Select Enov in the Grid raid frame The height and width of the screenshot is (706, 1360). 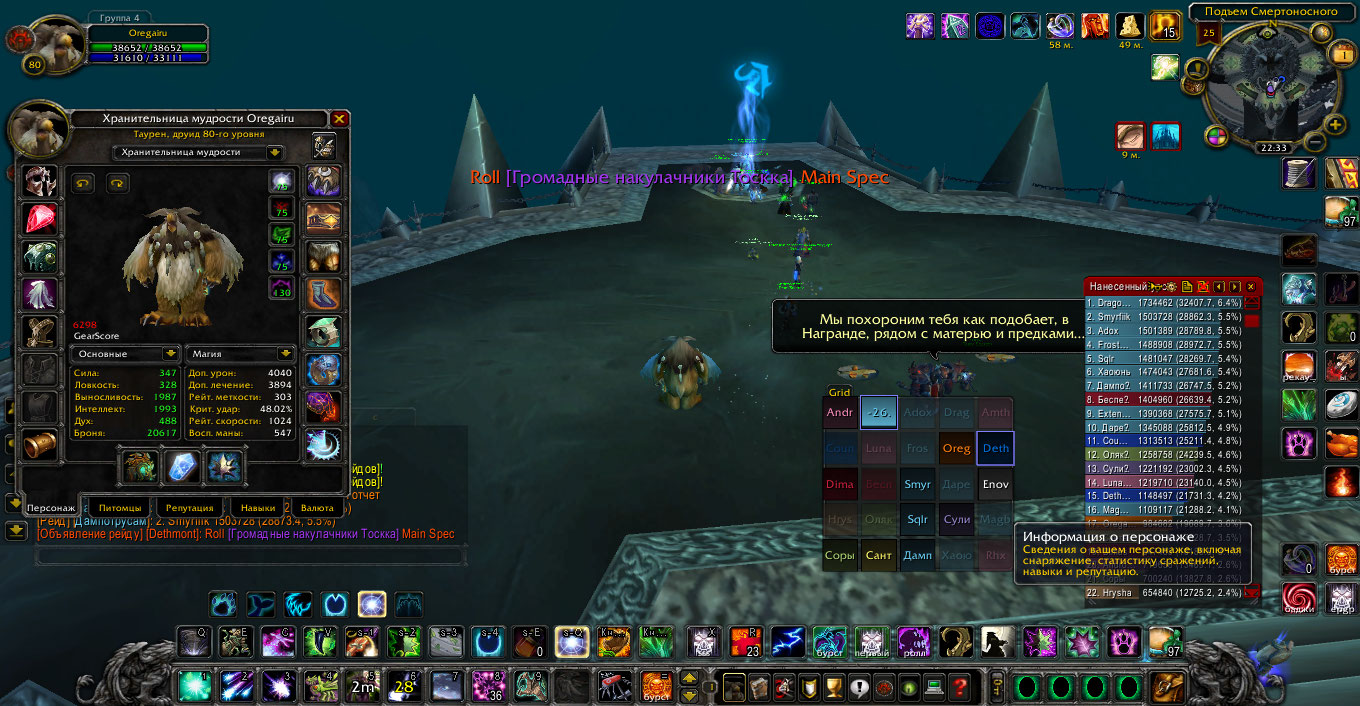(x=995, y=485)
